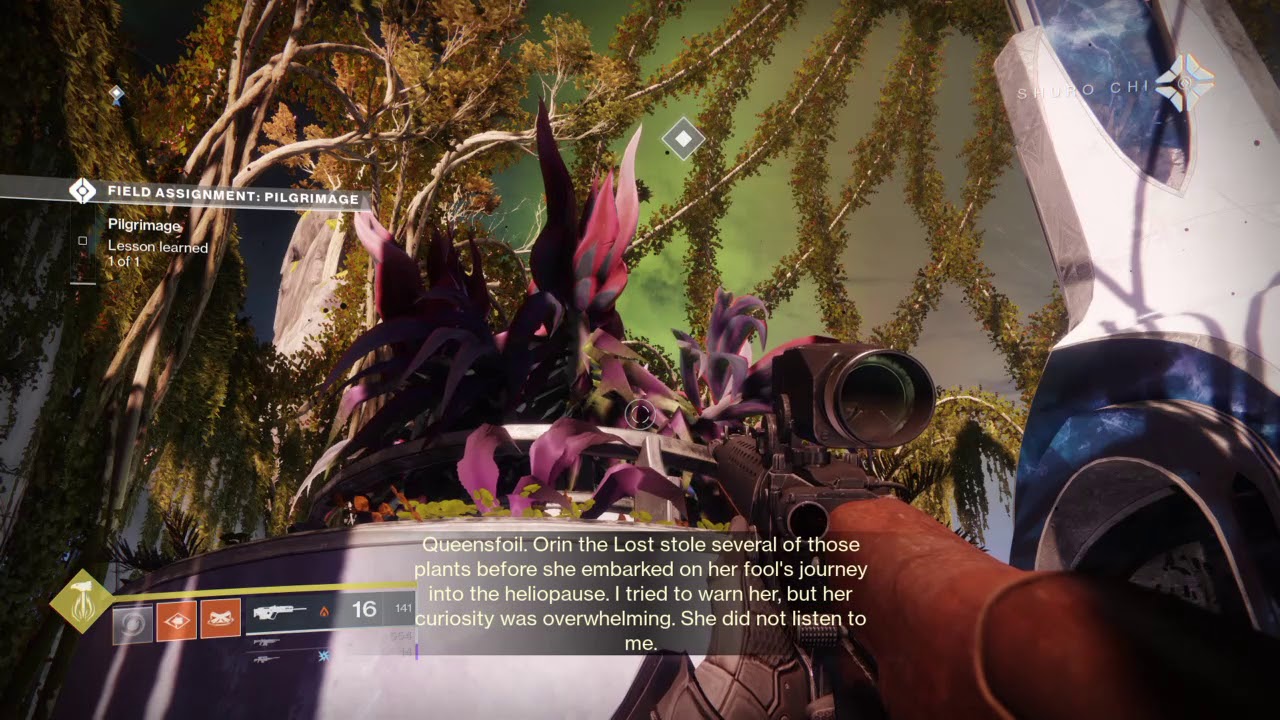Trigger the orange crossed melee ability icon
This screenshot has height=720, width=1280.
click(x=220, y=622)
